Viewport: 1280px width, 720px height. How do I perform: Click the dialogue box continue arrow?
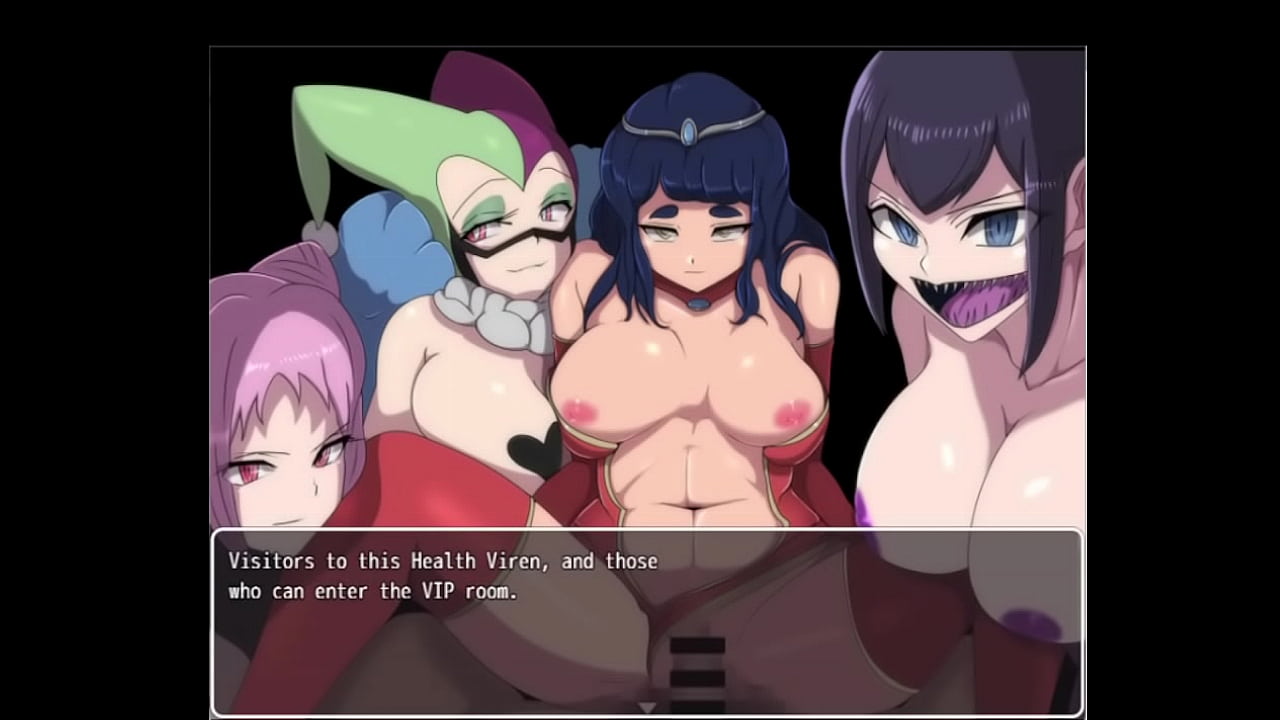pyautogui.click(x=647, y=707)
